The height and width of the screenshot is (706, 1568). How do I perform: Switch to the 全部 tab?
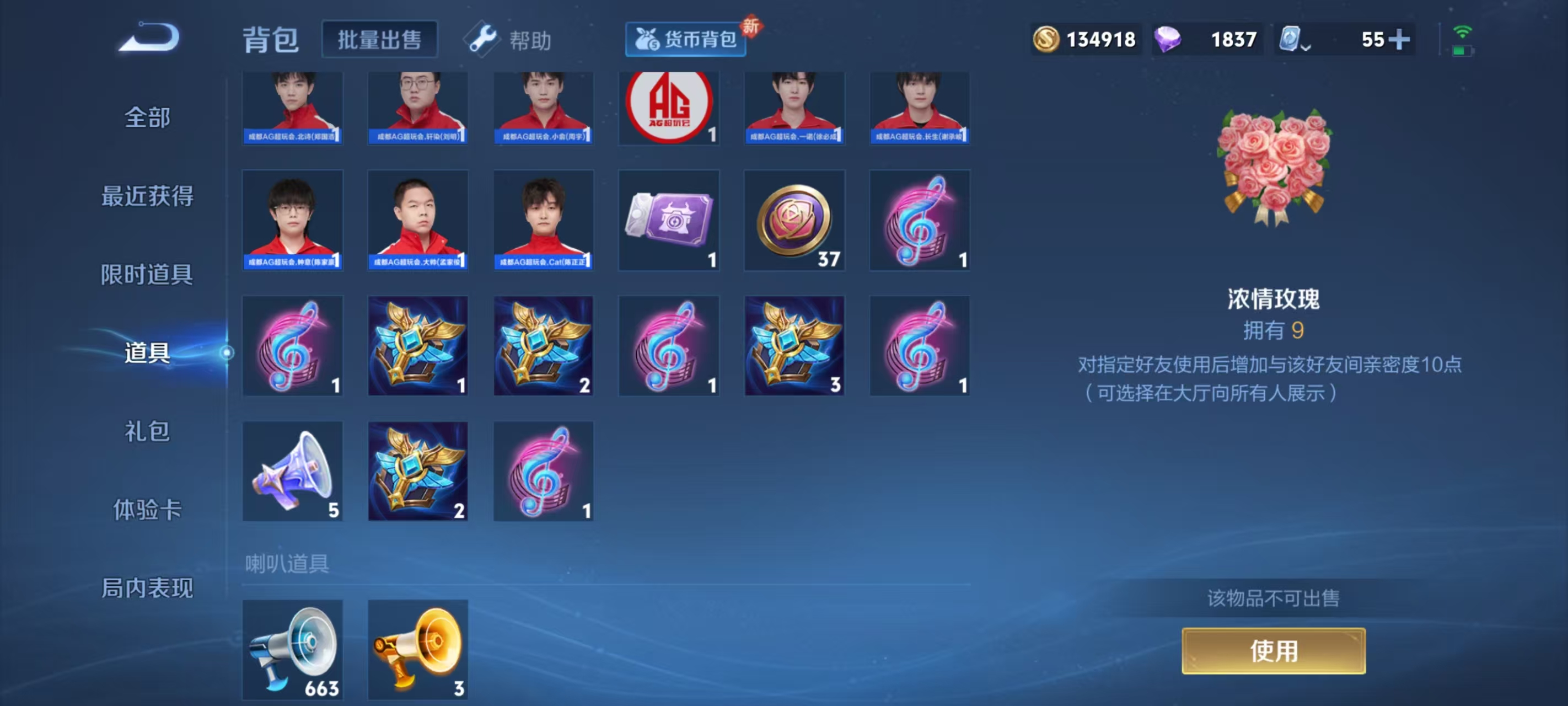pyautogui.click(x=147, y=117)
